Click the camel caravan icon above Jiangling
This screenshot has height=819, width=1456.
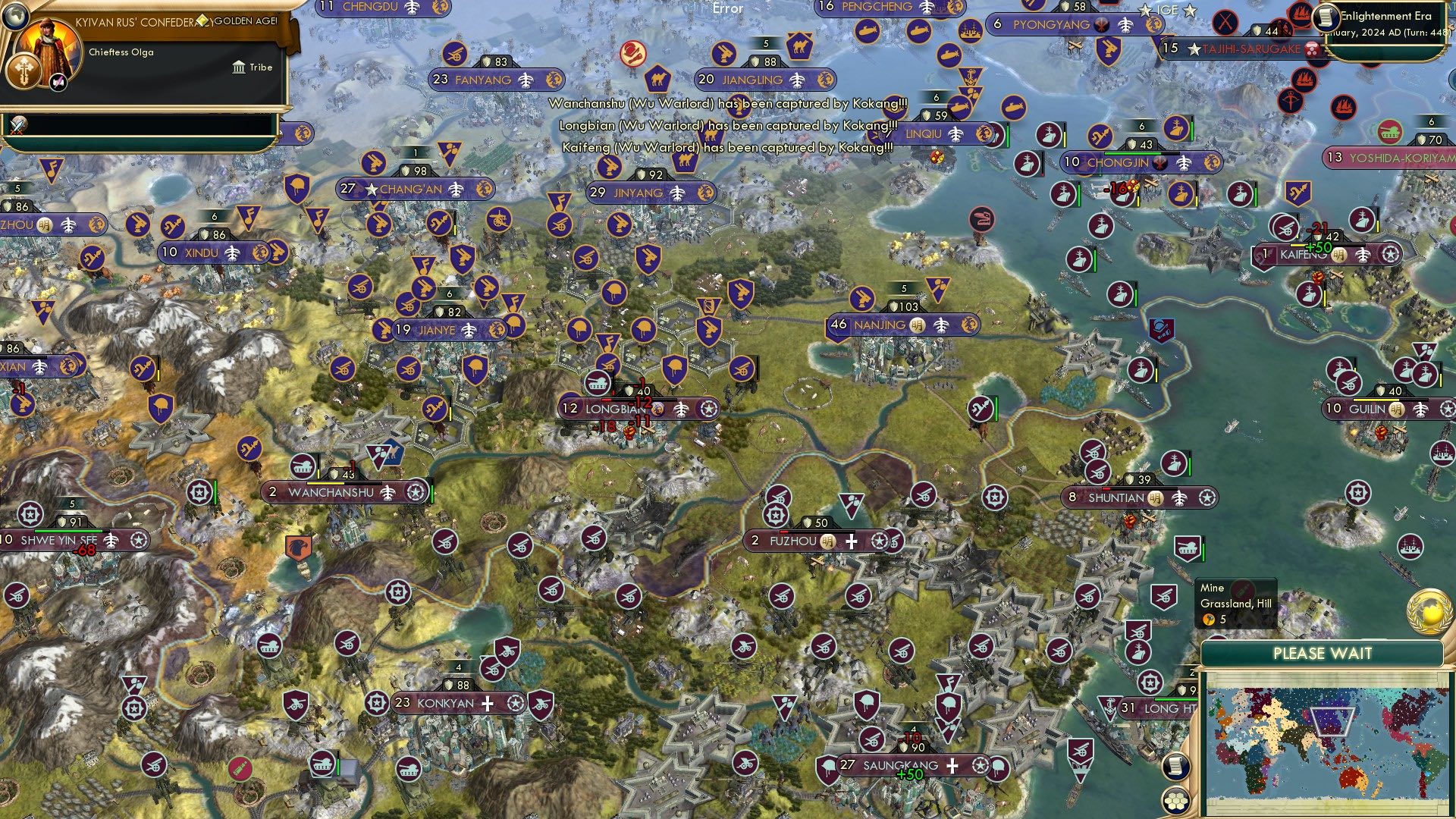[799, 45]
